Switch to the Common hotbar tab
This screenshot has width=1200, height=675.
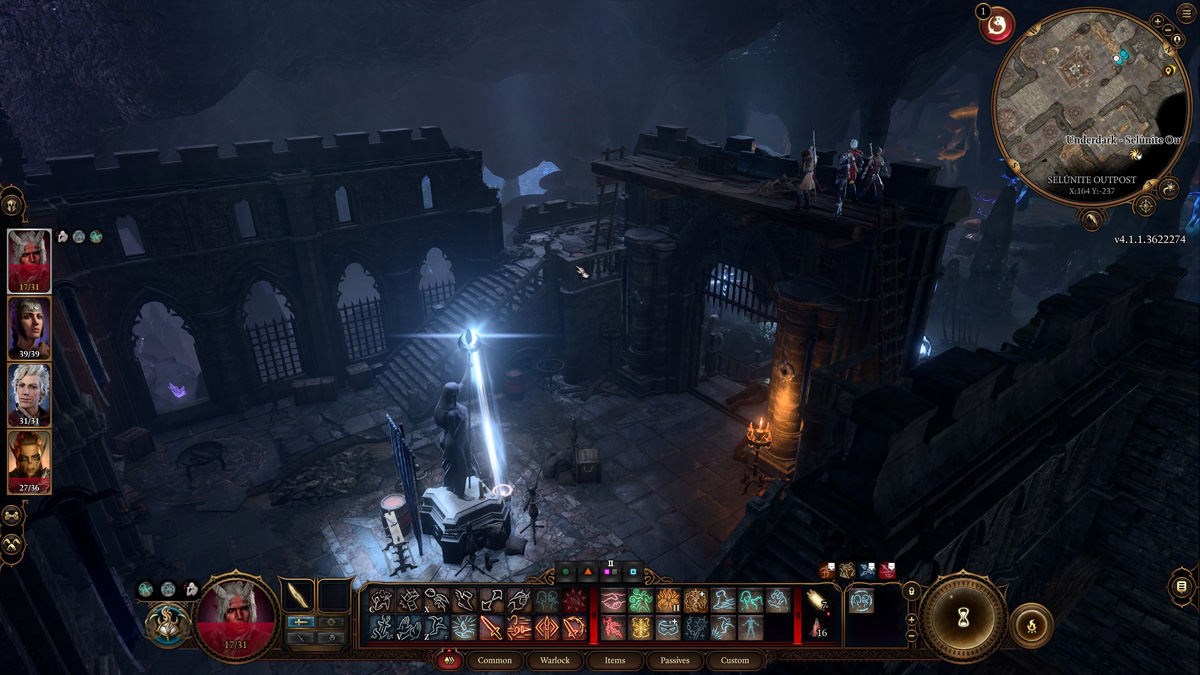pyautogui.click(x=494, y=660)
